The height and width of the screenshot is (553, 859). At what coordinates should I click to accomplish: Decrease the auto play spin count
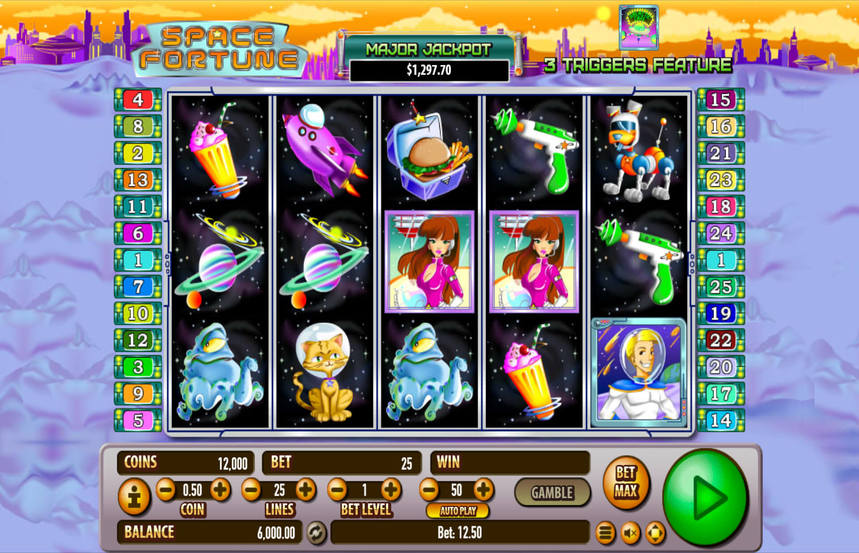tap(429, 489)
